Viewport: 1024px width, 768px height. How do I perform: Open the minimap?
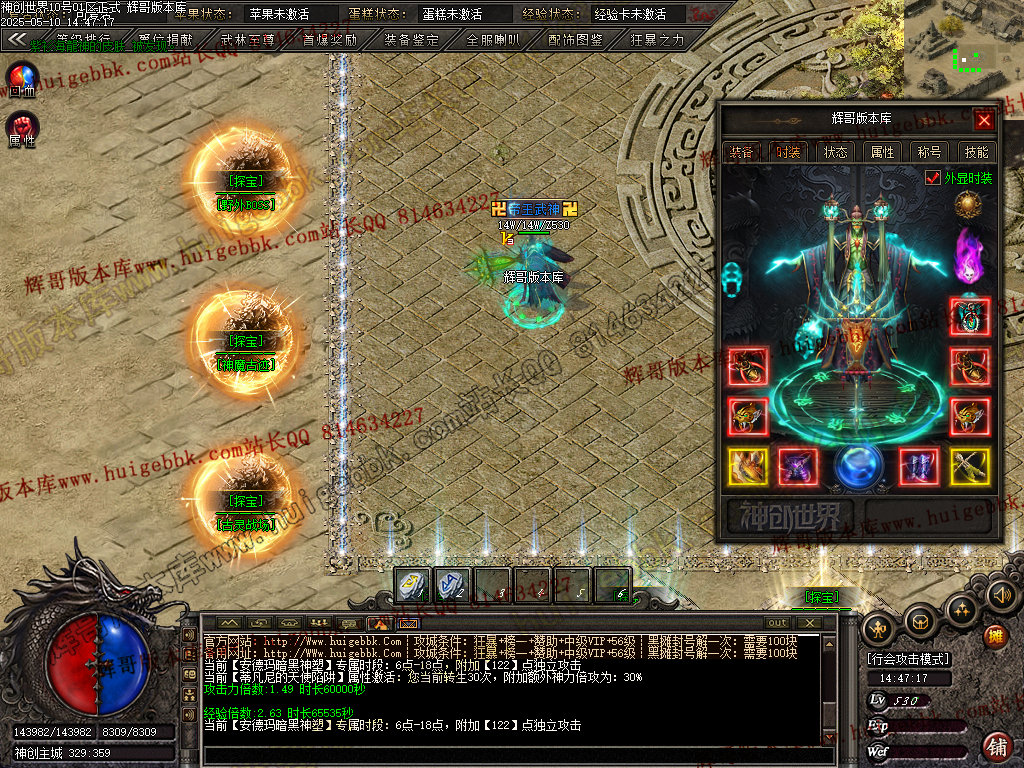[963, 45]
